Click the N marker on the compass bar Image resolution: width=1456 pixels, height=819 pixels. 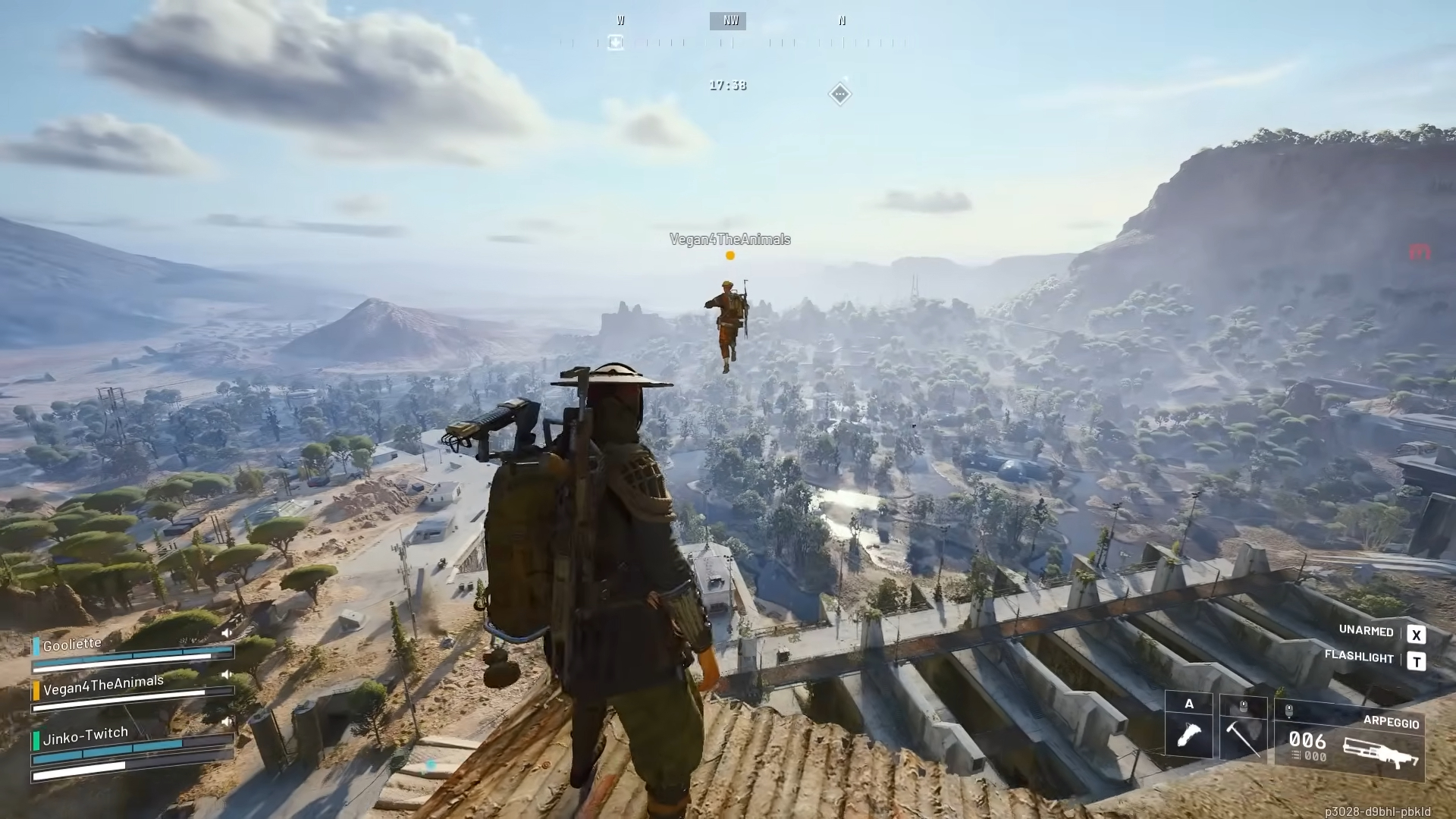point(842,20)
